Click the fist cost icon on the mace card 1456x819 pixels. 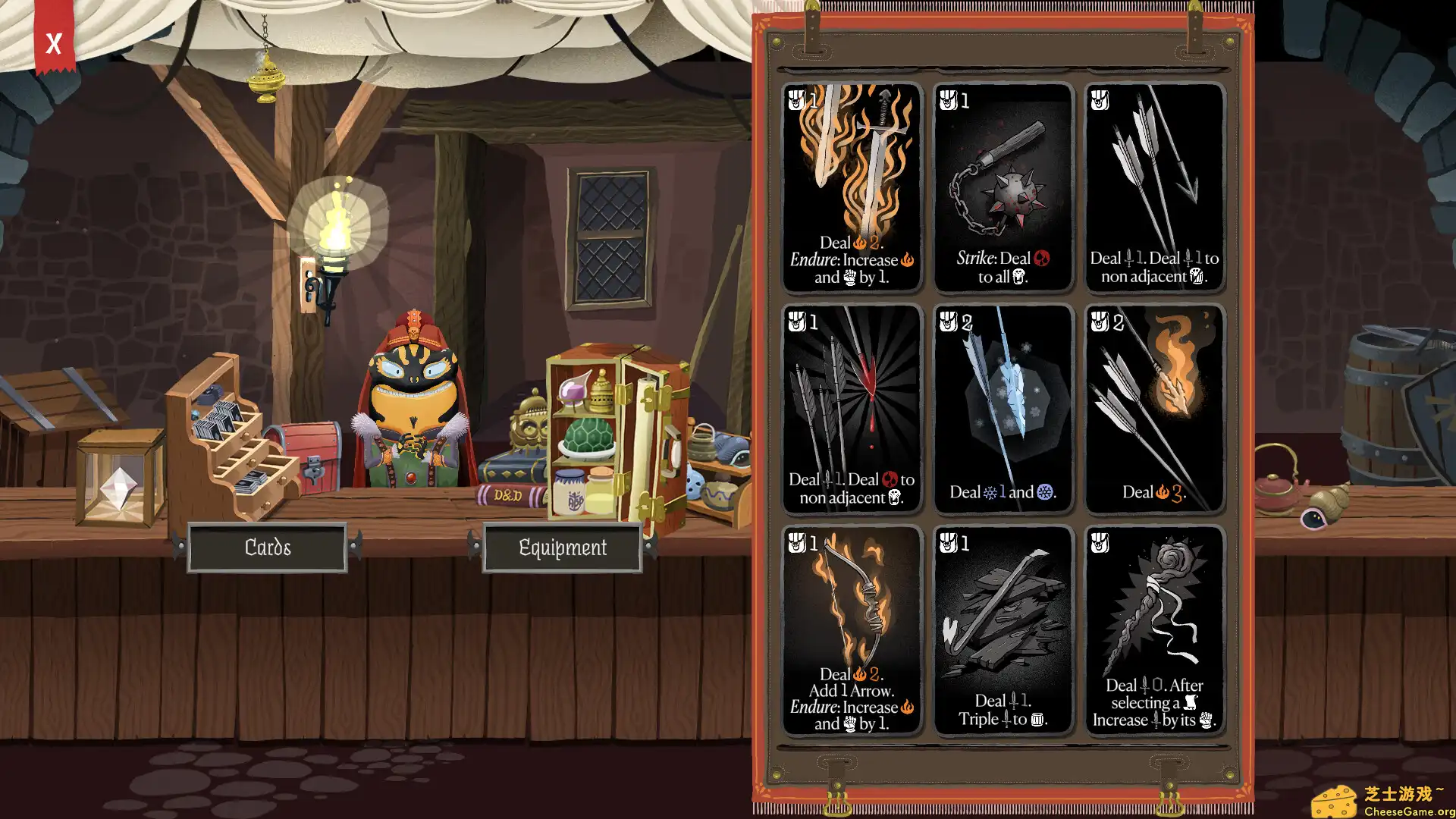click(x=946, y=102)
